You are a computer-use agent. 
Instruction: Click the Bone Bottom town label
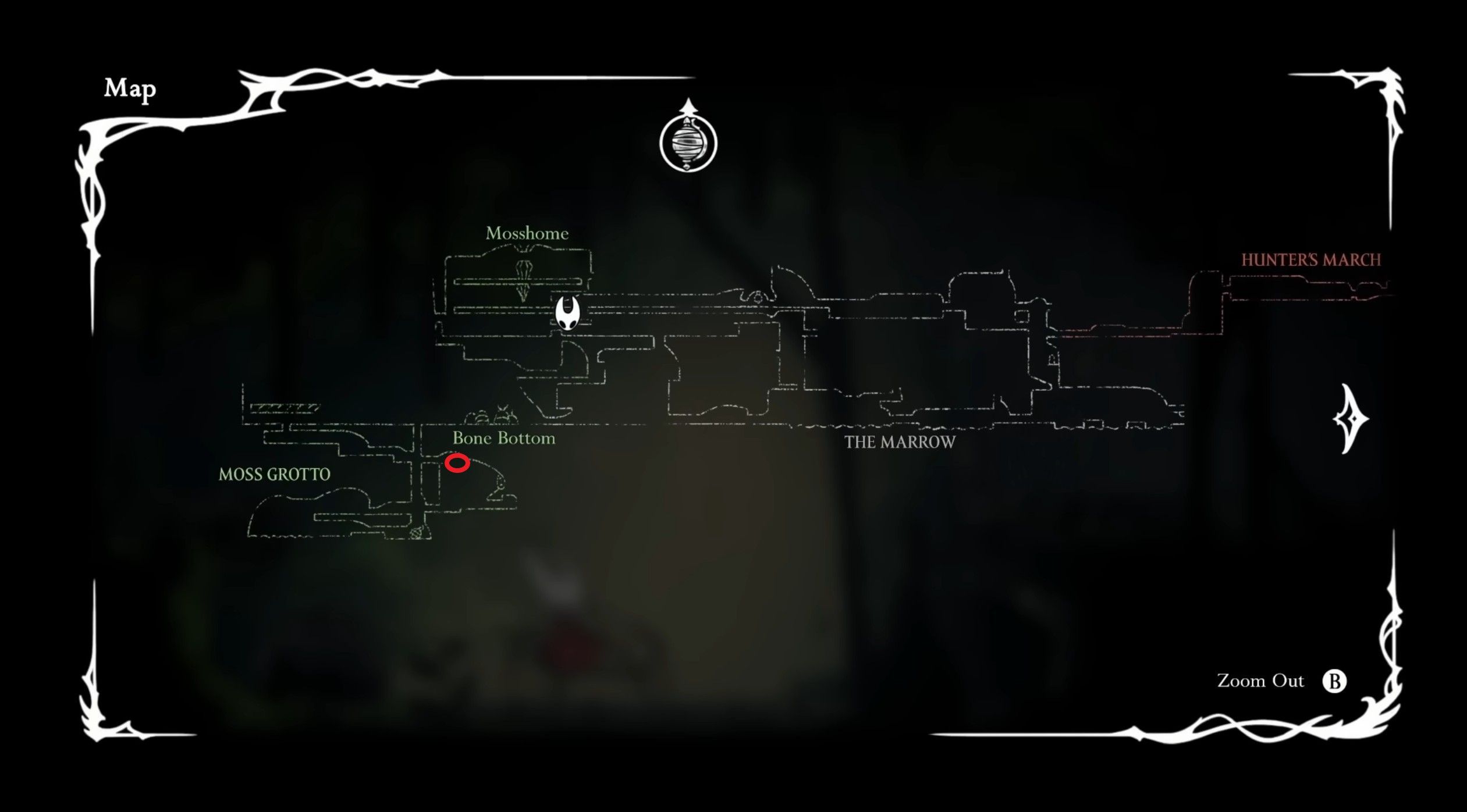504,438
